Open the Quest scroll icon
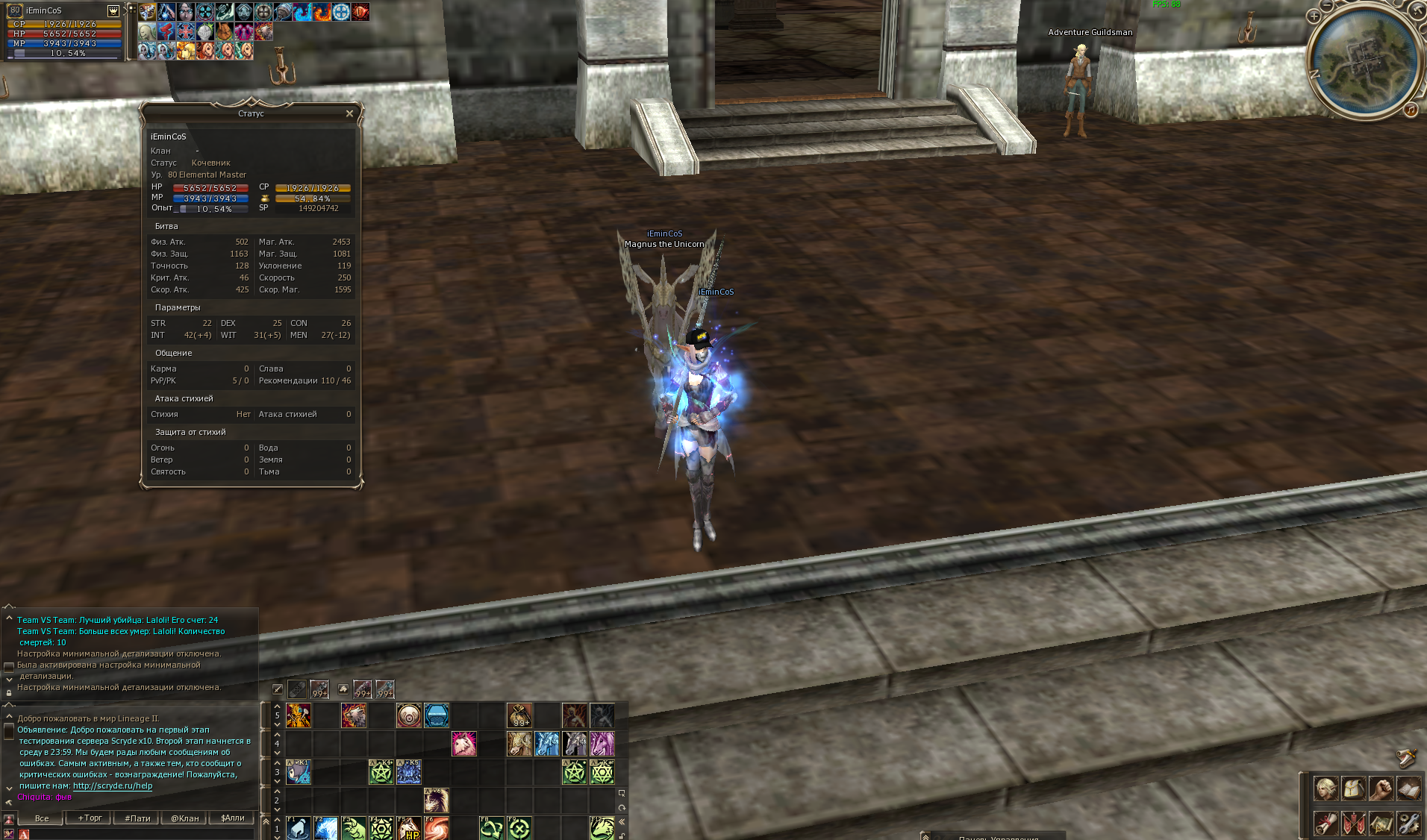This screenshot has height=840, width=1427. pos(1326,825)
